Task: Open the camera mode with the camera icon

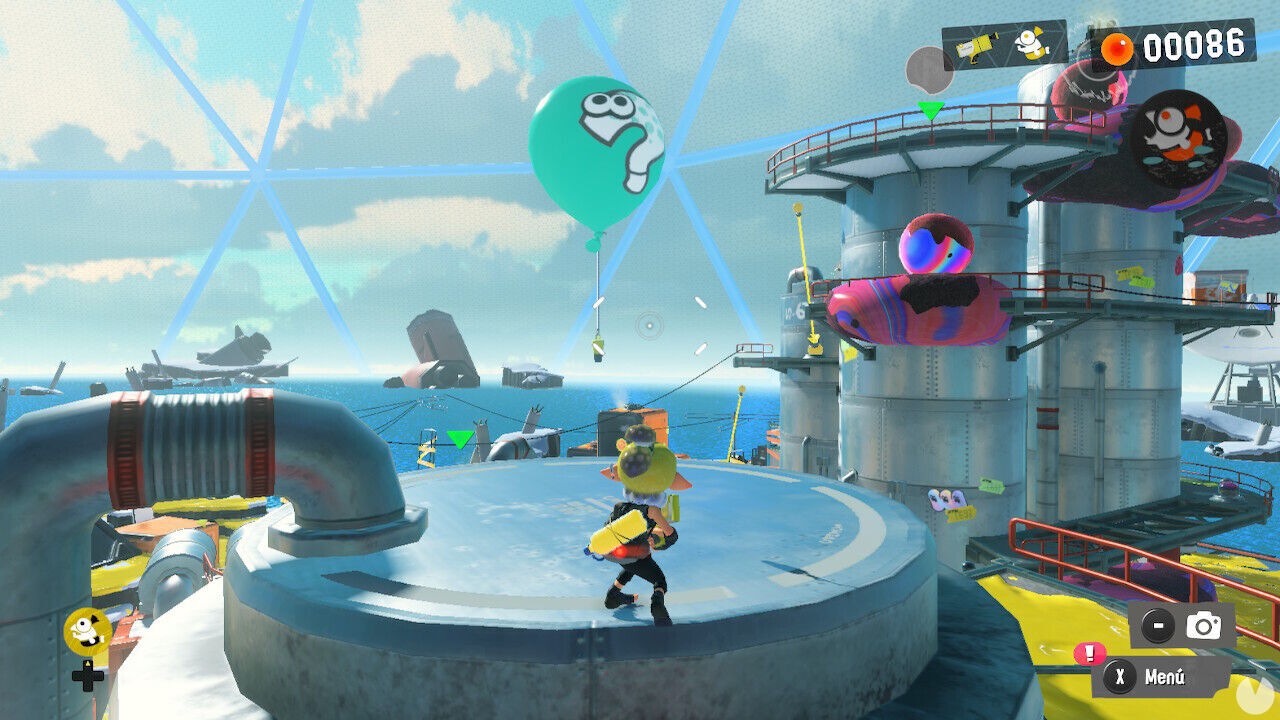Action: pos(1203,625)
